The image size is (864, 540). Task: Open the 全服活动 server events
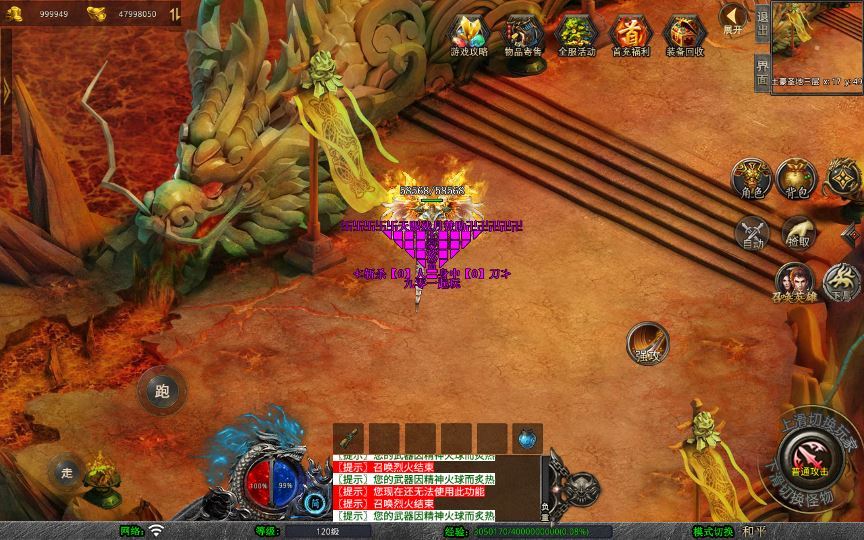coord(577,35)
